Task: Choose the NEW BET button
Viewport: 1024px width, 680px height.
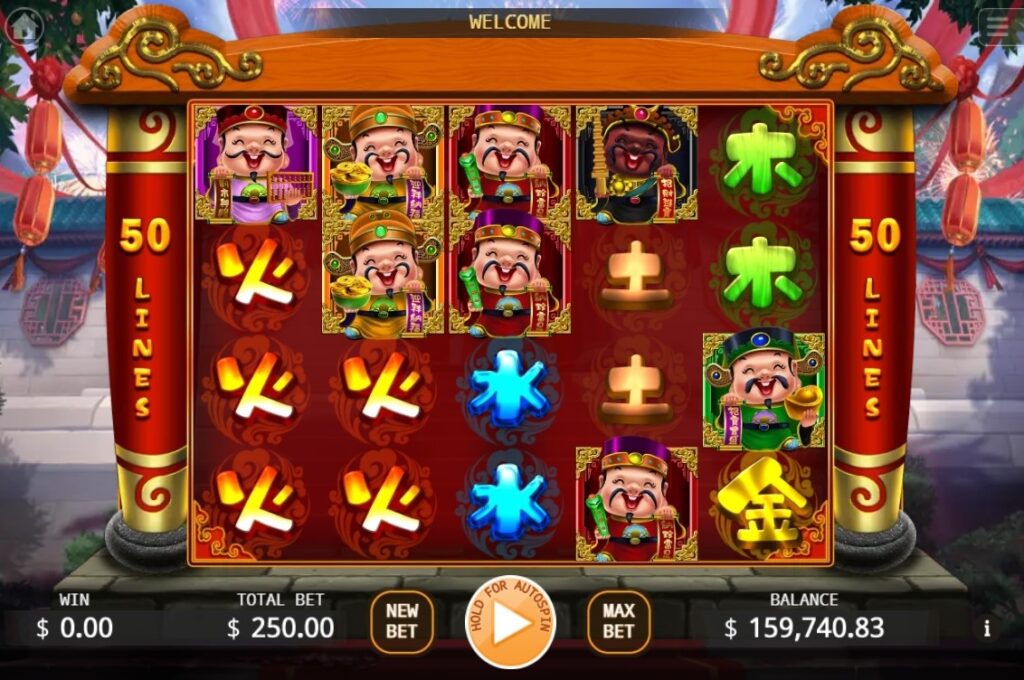Action: 402,621
